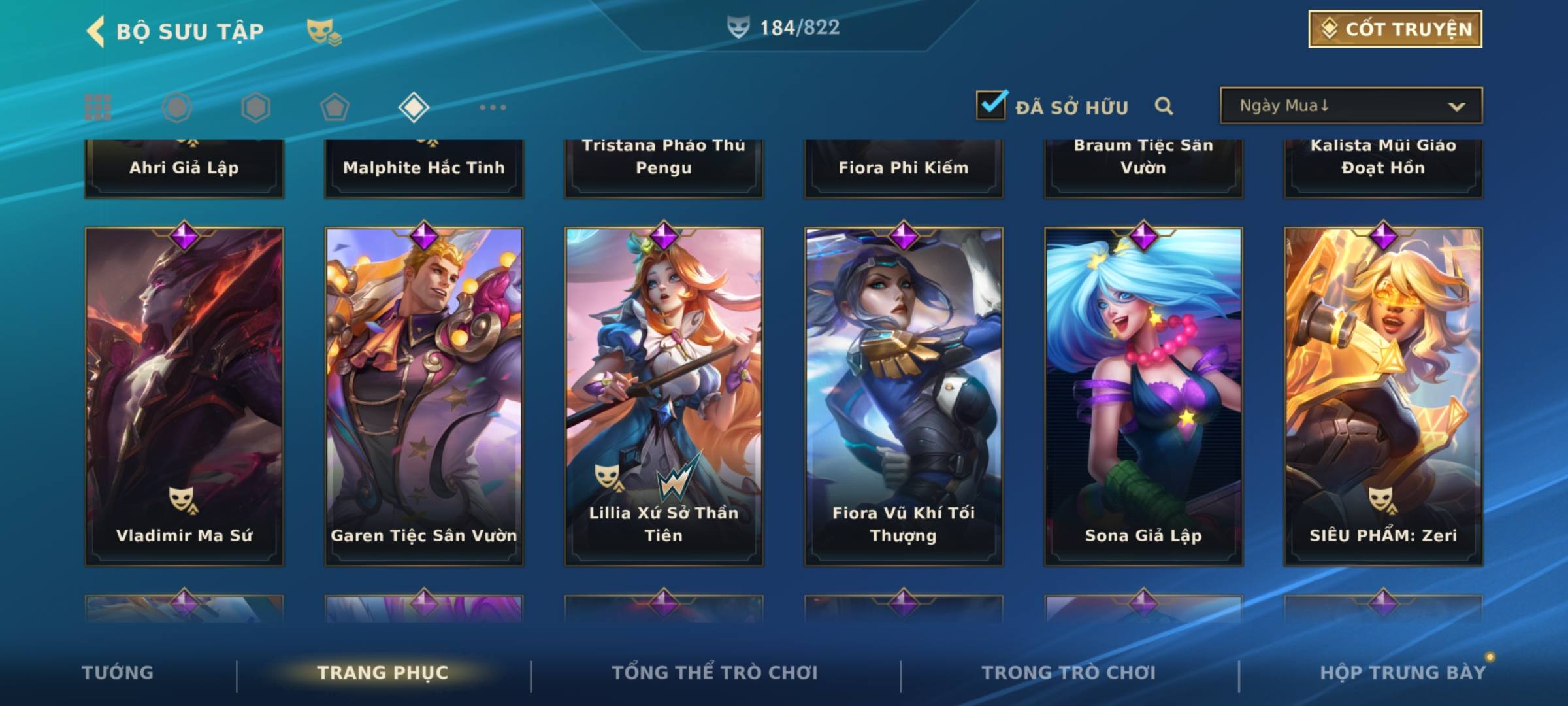Go to the Hộp Trưng Bày tab

coord(1403,673)
